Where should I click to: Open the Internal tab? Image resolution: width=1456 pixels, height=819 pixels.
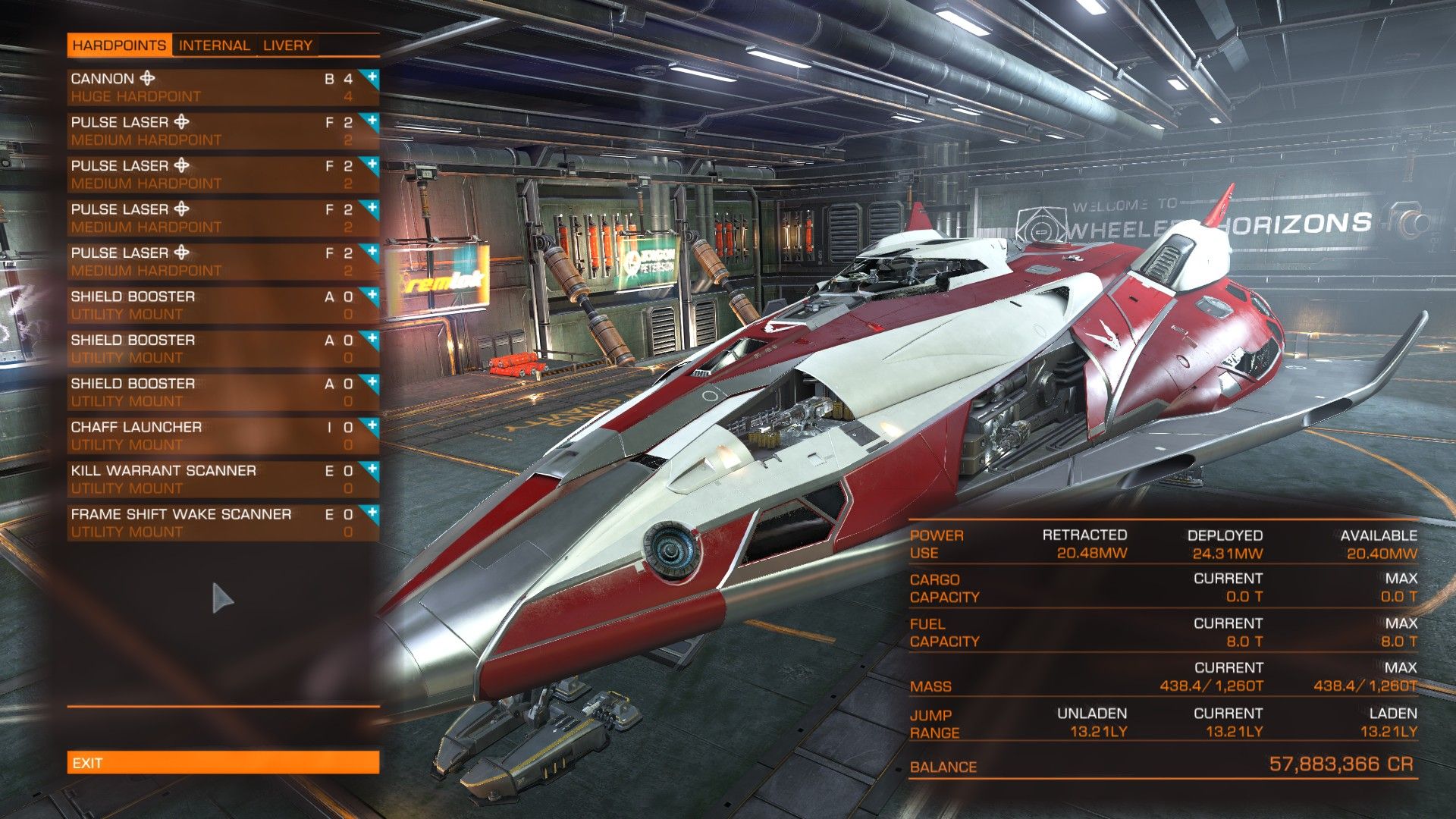click(214, 45)
